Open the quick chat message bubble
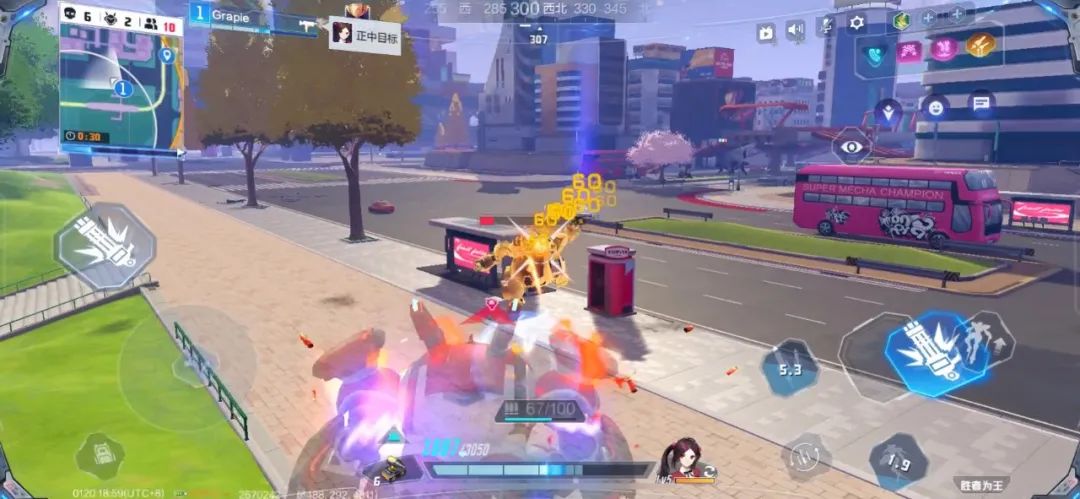Screen dimensions: 1080x499 click(981, 102)
